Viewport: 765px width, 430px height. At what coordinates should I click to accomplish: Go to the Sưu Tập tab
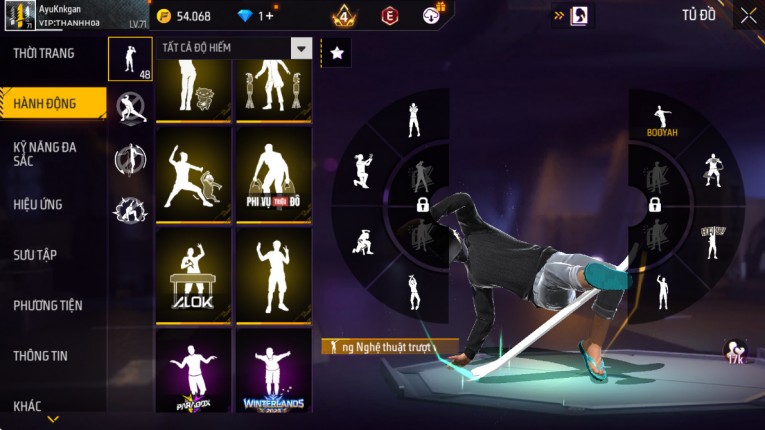(35, 255)
